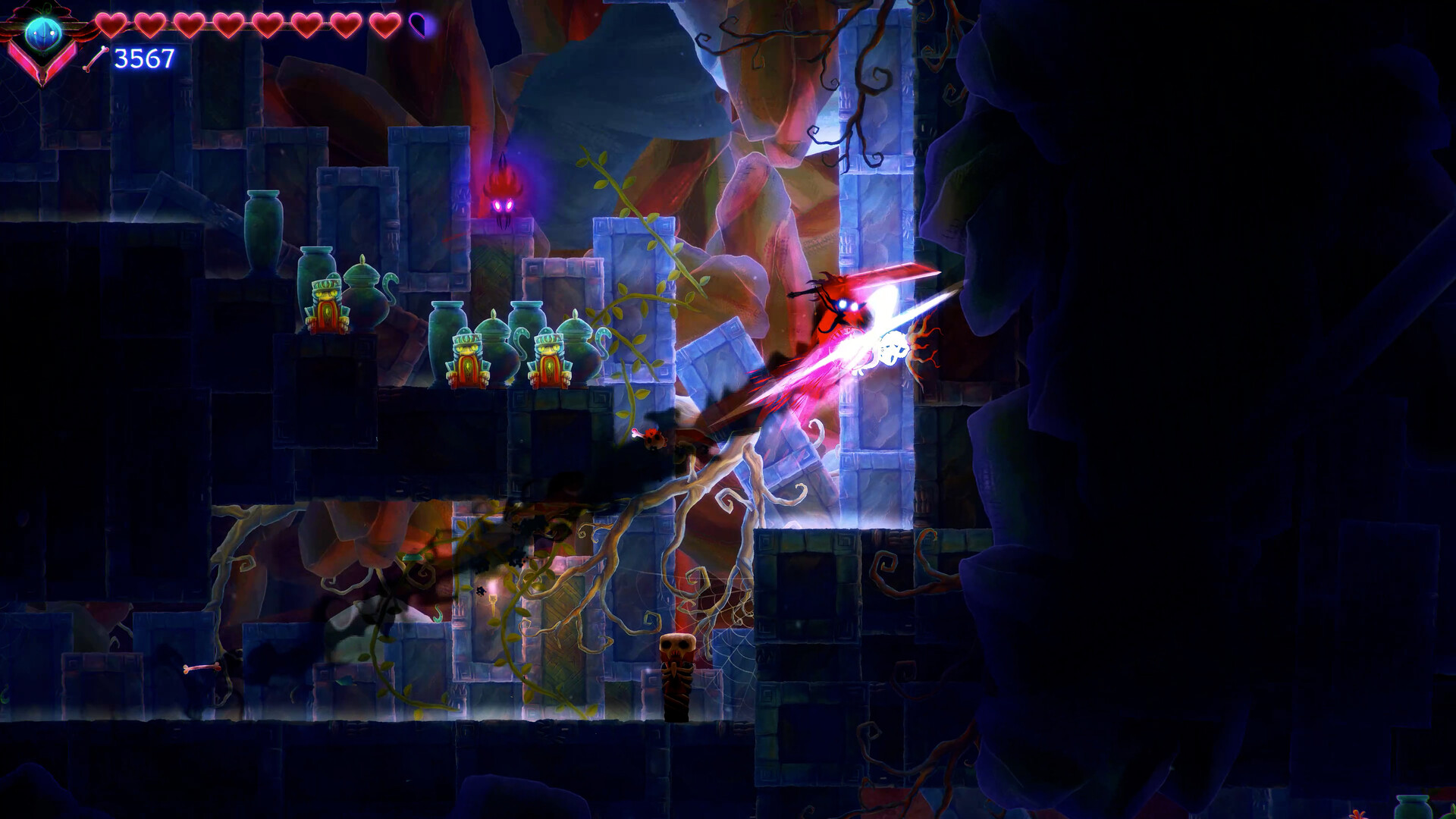Click the tall blue vase on the left ledge
The image size is (1456, 819).
(262, 227)
